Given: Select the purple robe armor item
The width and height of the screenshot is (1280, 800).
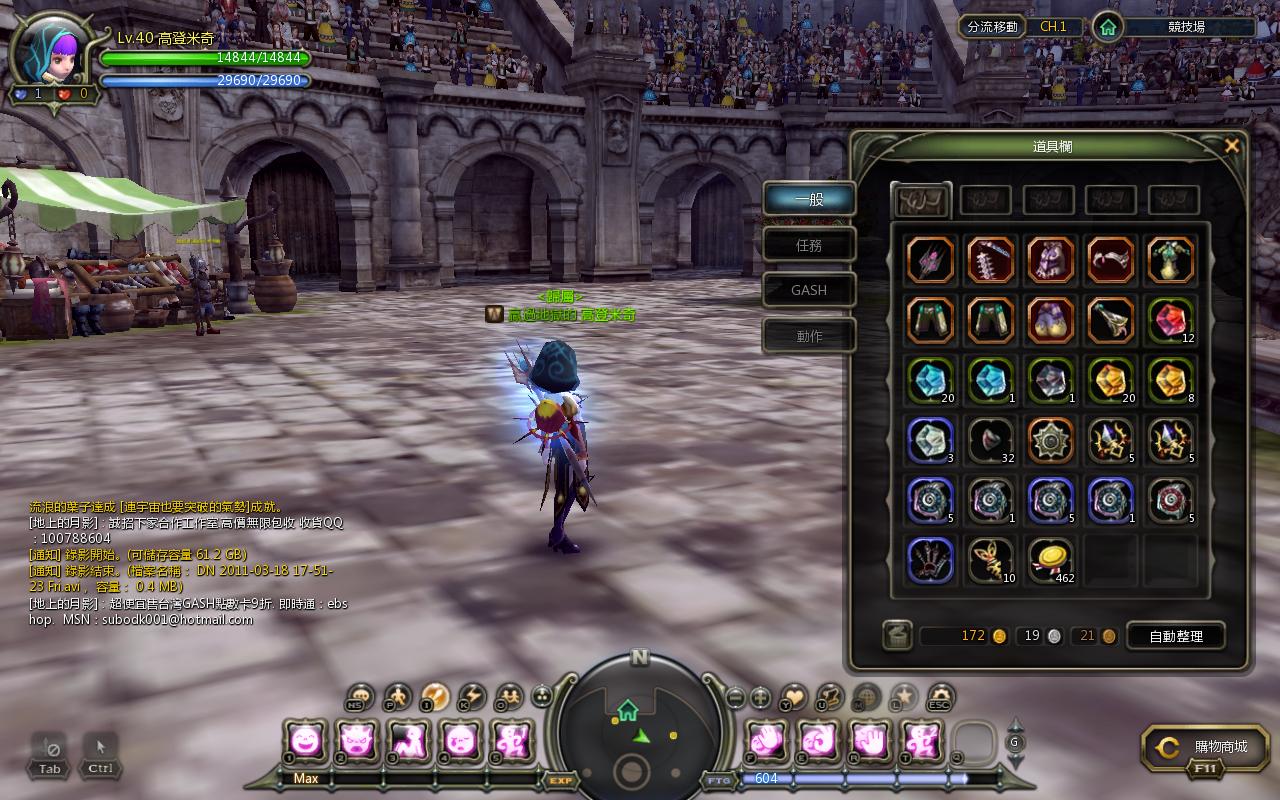Looking at the screenshot, I should (1050, 260).
